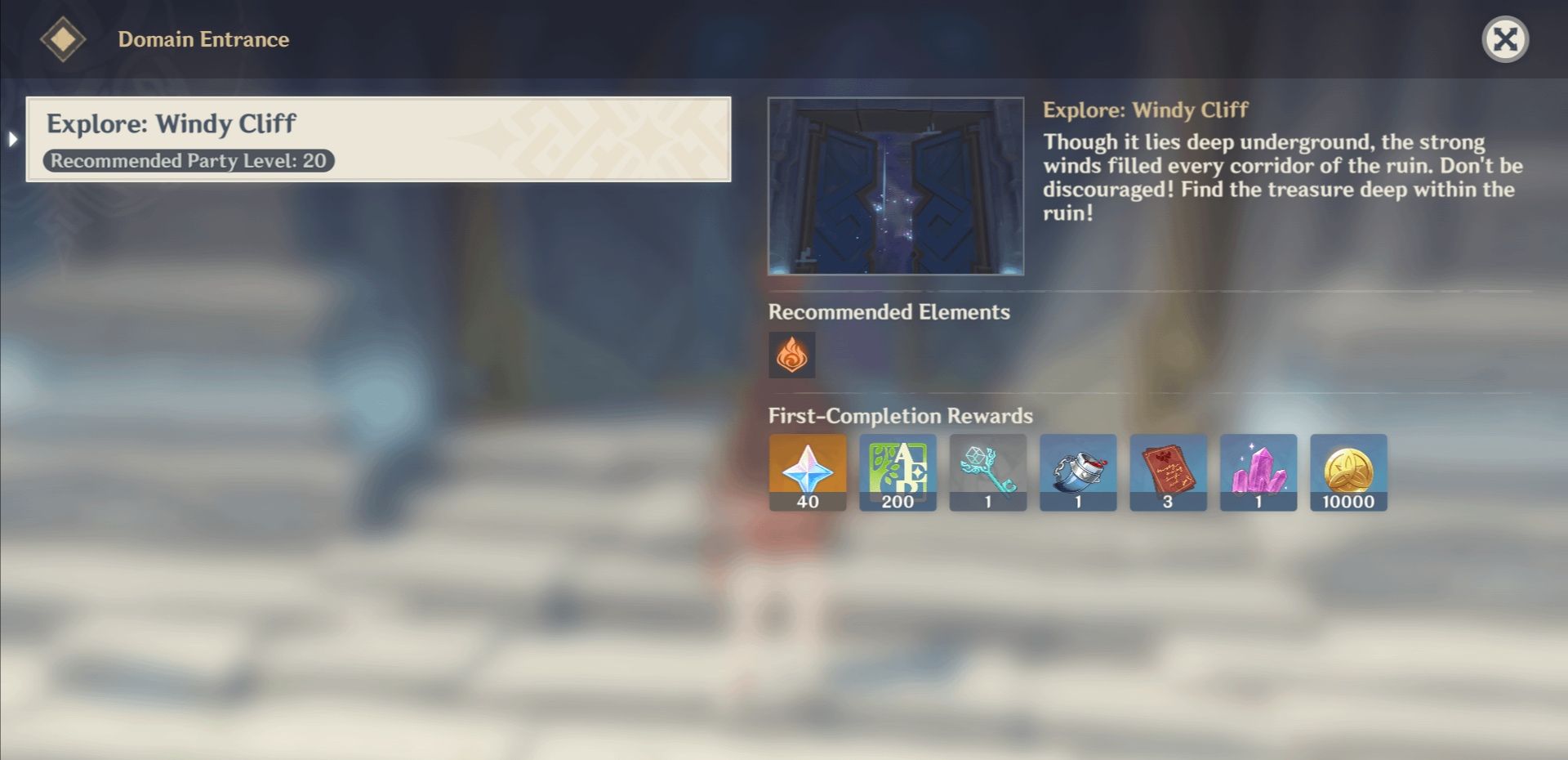Select the red book x3 reward
The image size is (1568, 760).
tap(1168, 472)
